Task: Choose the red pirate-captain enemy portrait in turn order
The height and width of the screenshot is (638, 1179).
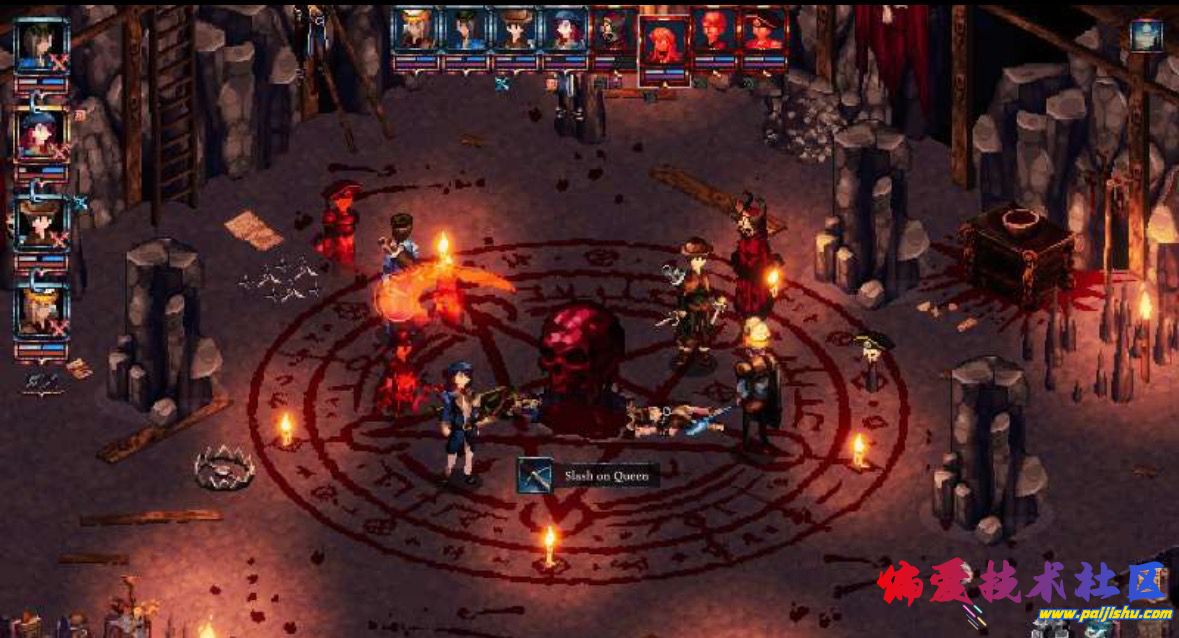Action: [764, 30]
